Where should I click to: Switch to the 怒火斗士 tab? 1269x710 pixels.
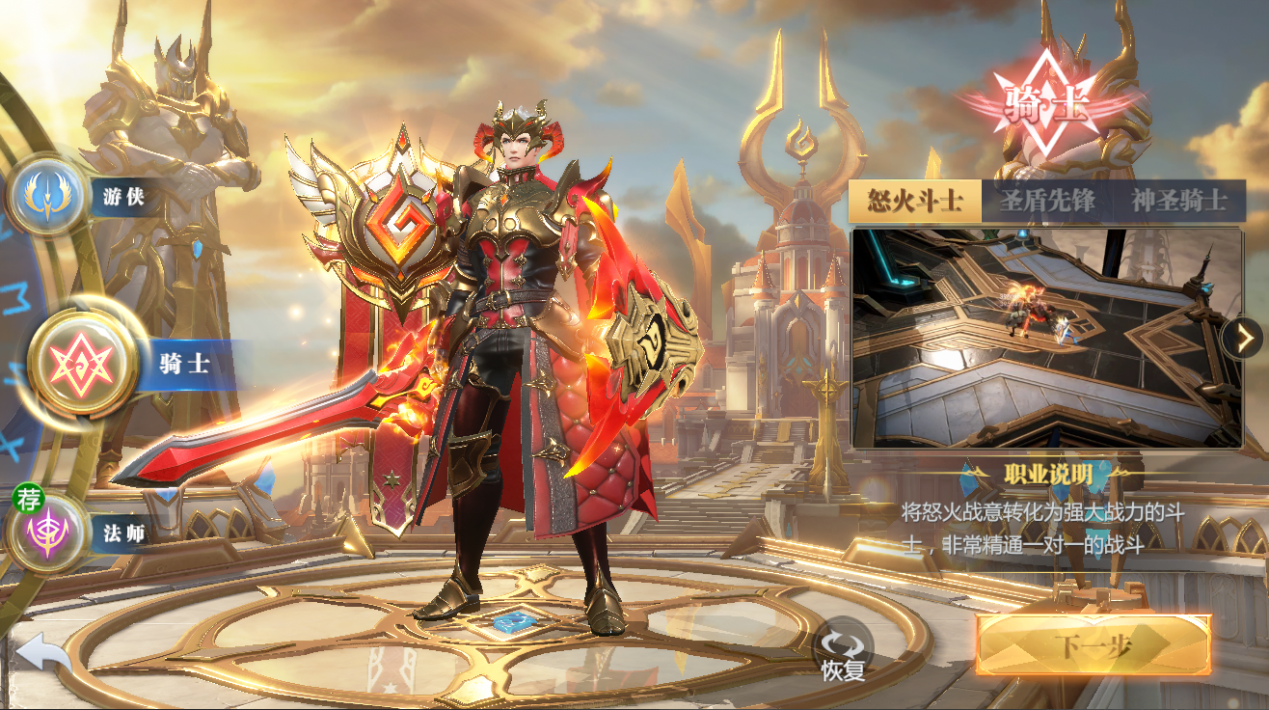pos(914,202)
